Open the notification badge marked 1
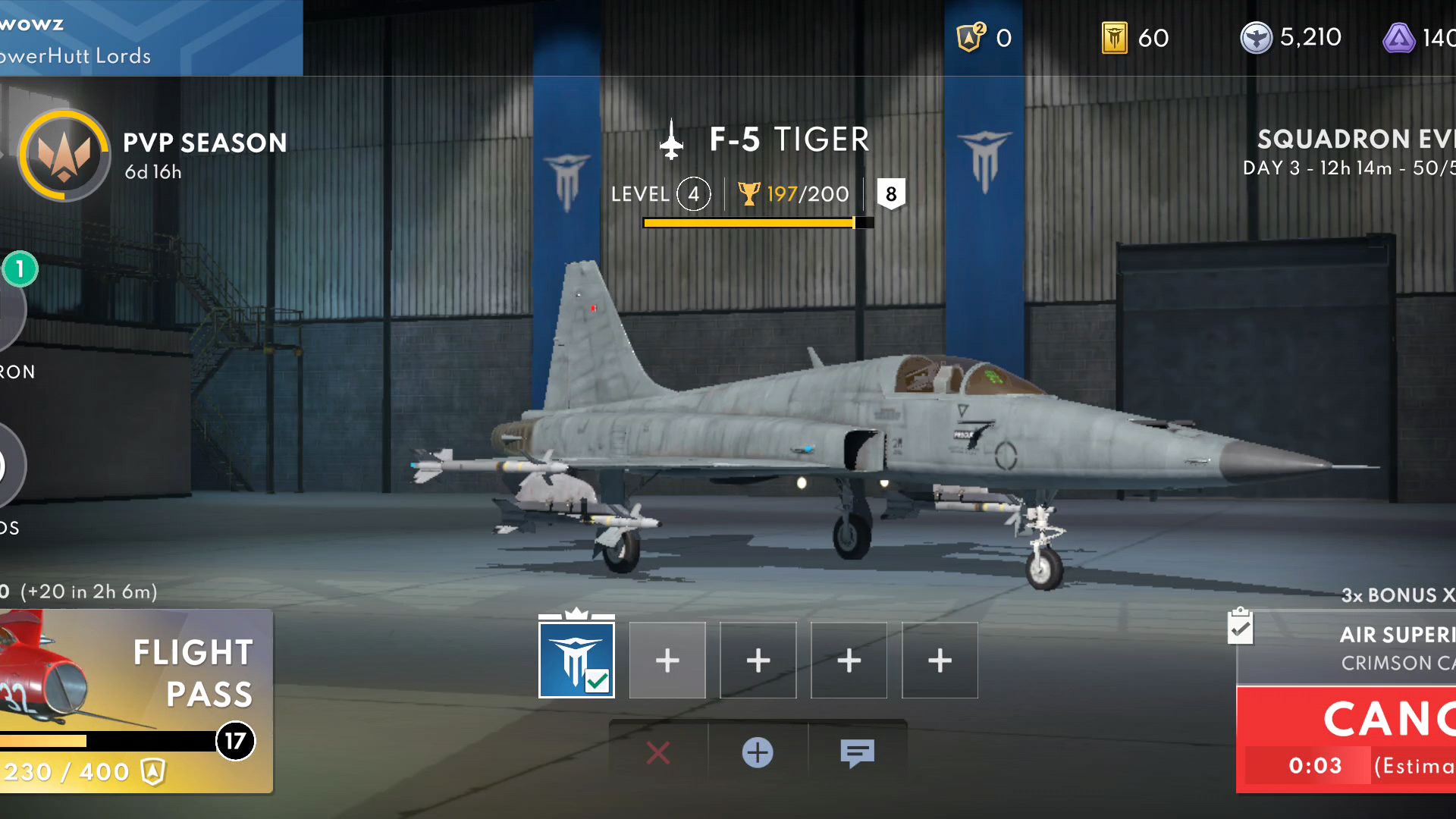The width and height of the screenshot is (1456, 819). [20, 268]
